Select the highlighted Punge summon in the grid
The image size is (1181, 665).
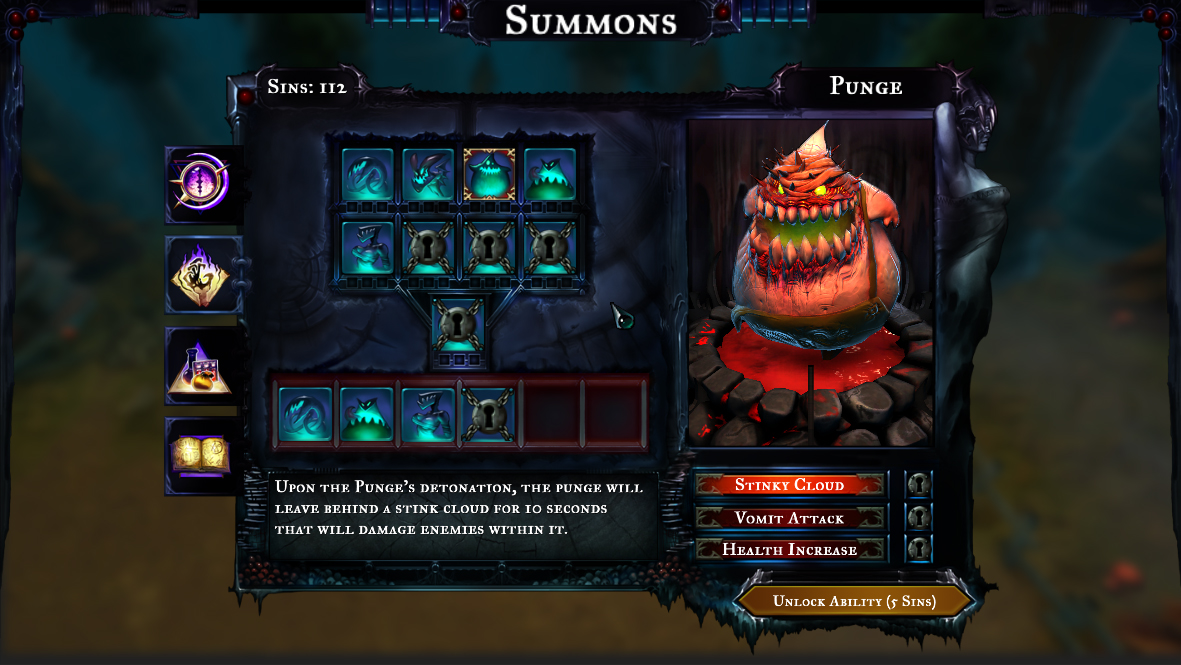tap(489, 175)
